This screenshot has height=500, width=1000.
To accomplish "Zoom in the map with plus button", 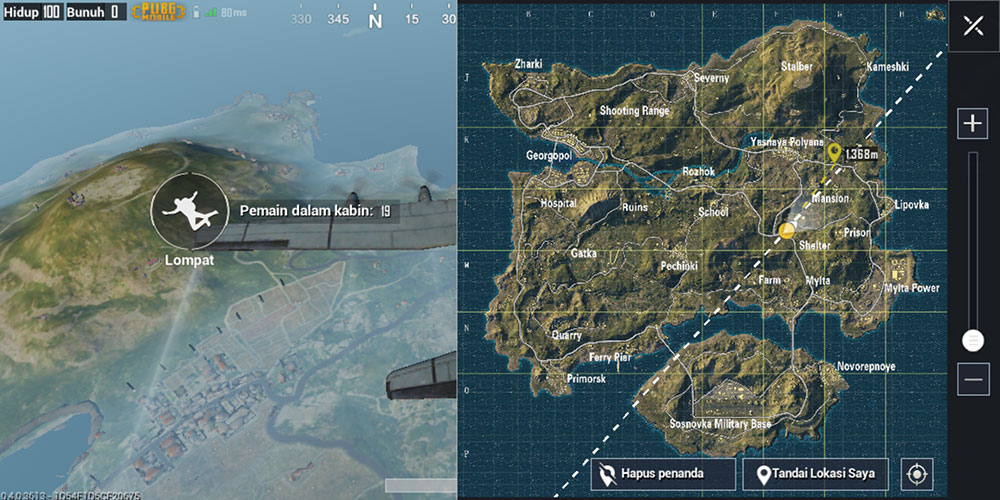I will 973,124.
